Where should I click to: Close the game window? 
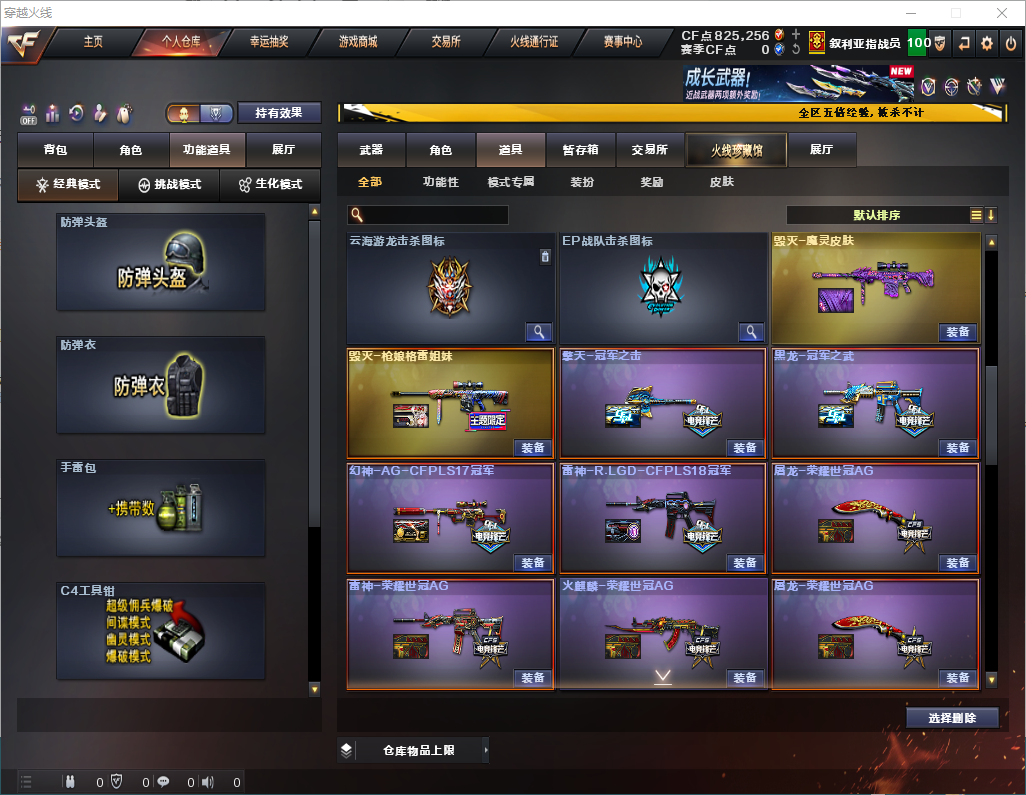(x=1001, y=13)
